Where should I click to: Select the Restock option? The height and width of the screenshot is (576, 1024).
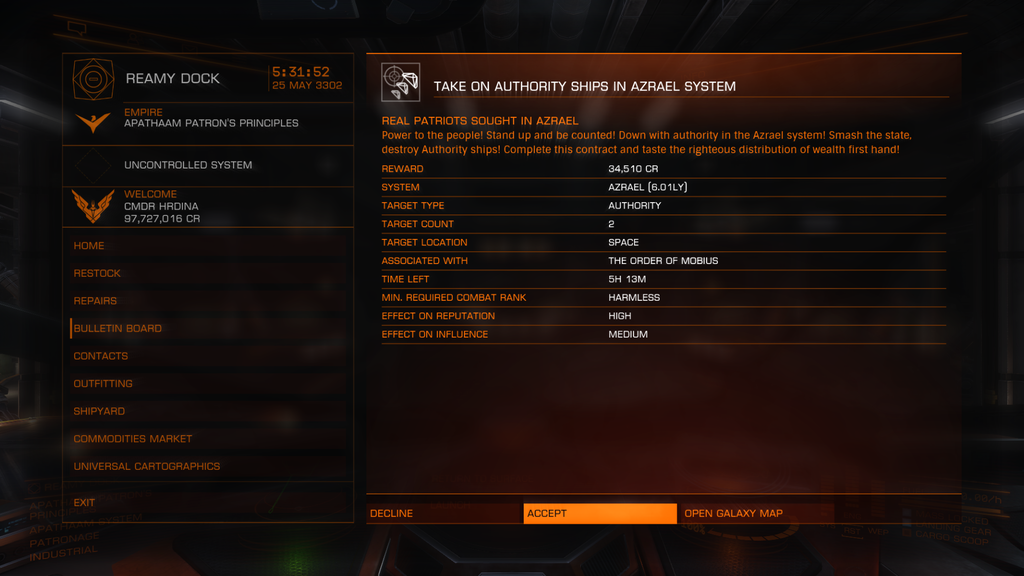(97, 273)
